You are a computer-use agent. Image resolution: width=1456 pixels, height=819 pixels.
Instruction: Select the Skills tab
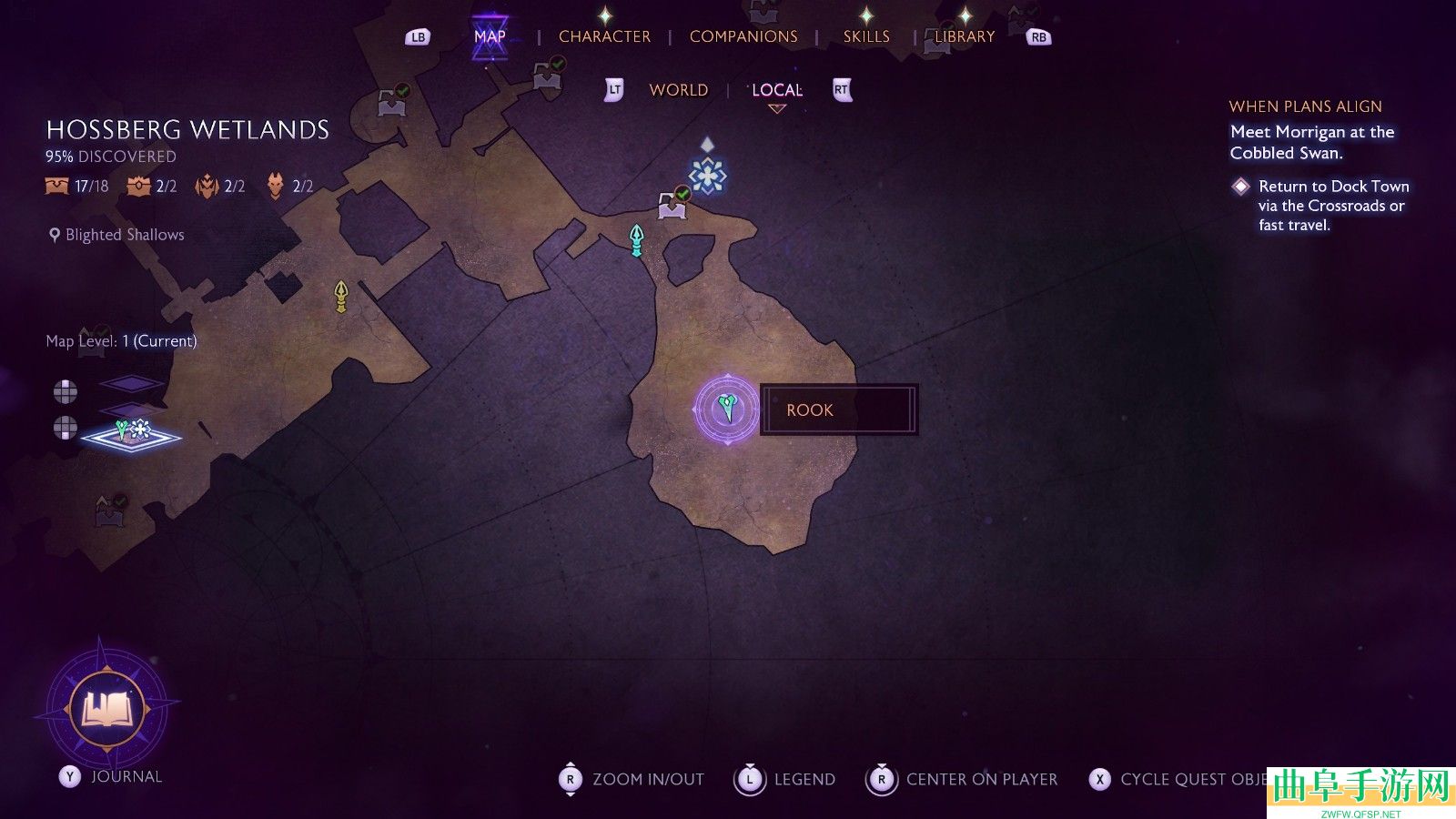coord(866,36)
